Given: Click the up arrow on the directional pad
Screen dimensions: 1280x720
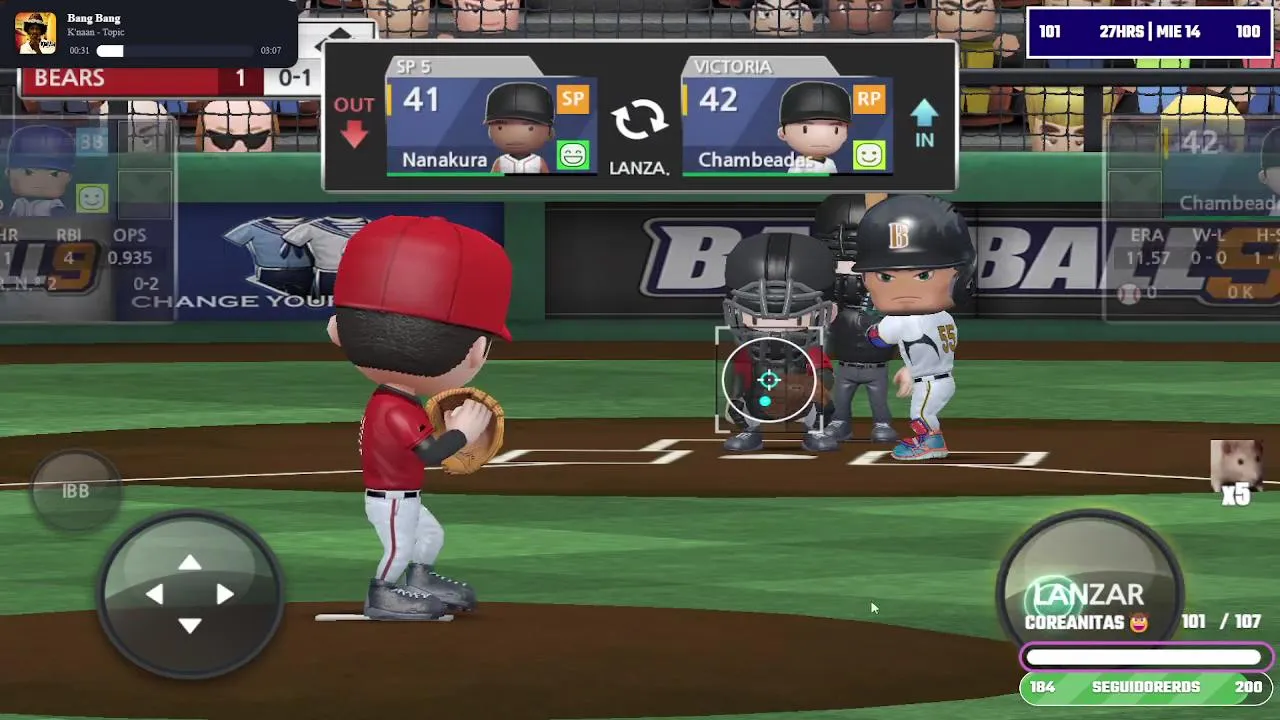Looking at the screenshot, I should pyautogui.click(x=190, y=564).
